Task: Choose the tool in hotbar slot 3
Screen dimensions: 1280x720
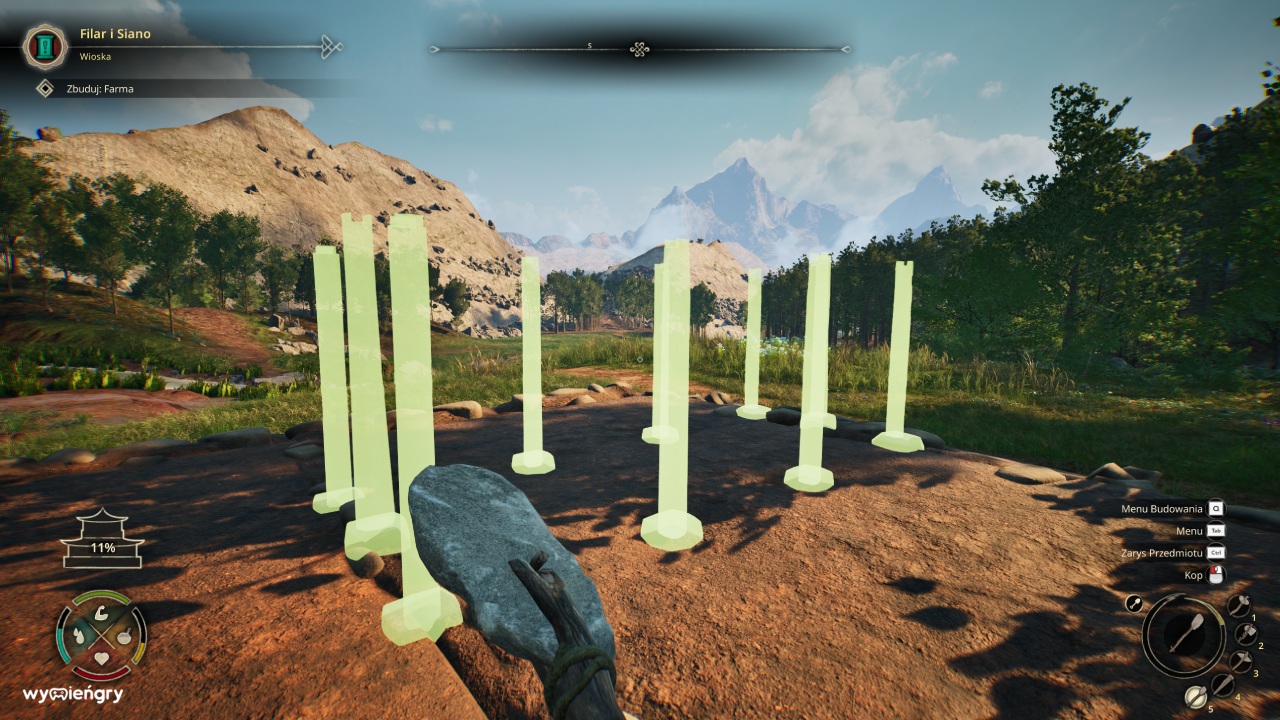Action: pyautogui.click(x=1240, y=662)
